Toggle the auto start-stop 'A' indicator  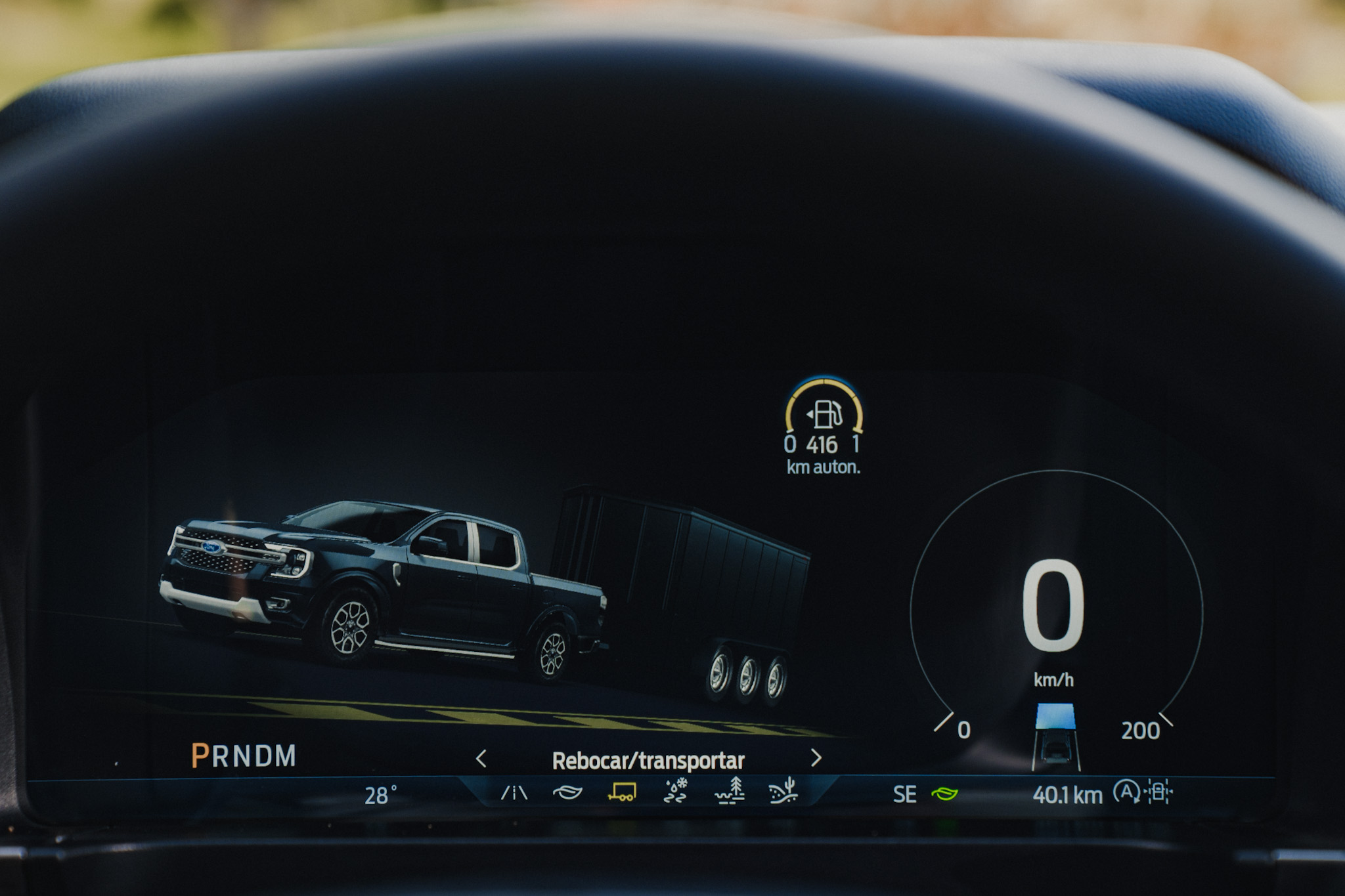(x=1126, y=792)
